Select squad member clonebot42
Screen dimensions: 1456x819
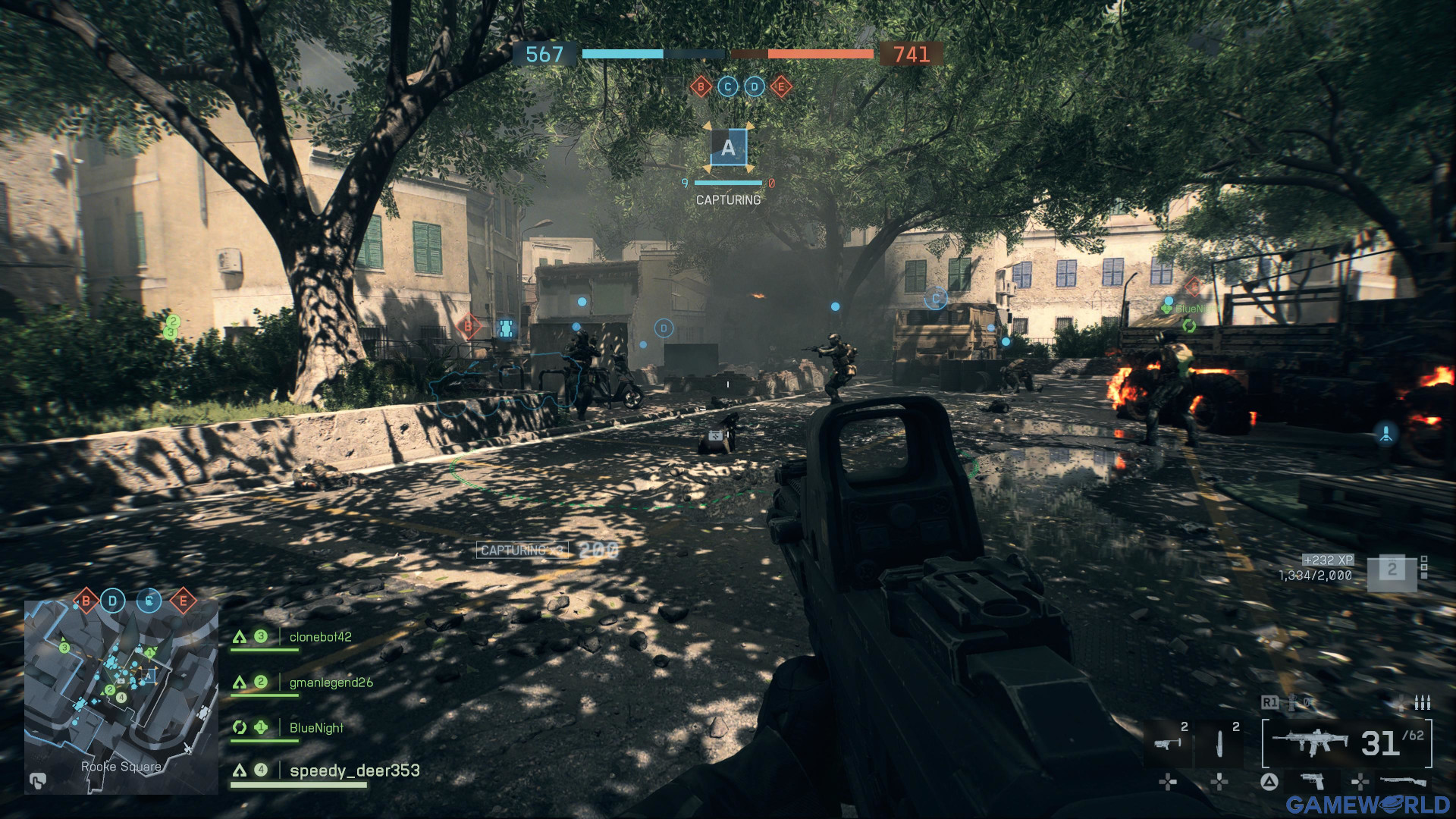pyautogui.click(x=320, y=637)
